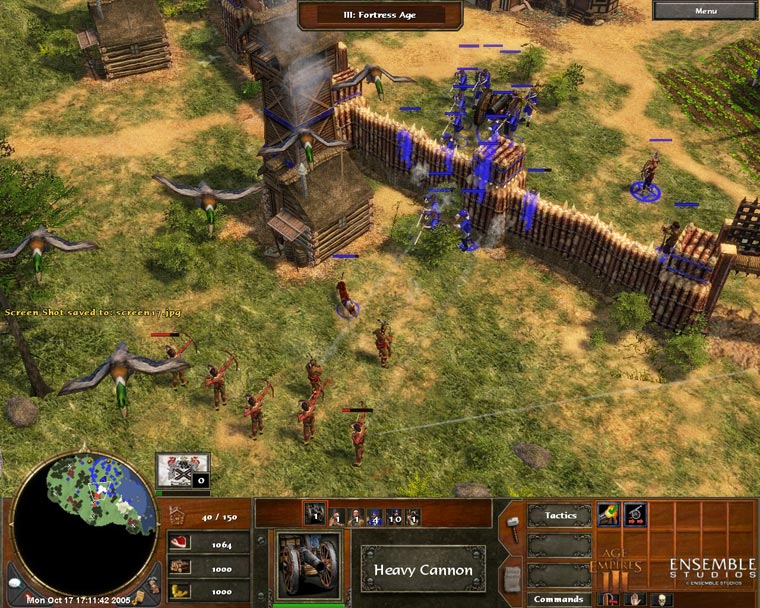Select the blue-coated unit group showing 4
760x608 pixels.
point(375,517)
